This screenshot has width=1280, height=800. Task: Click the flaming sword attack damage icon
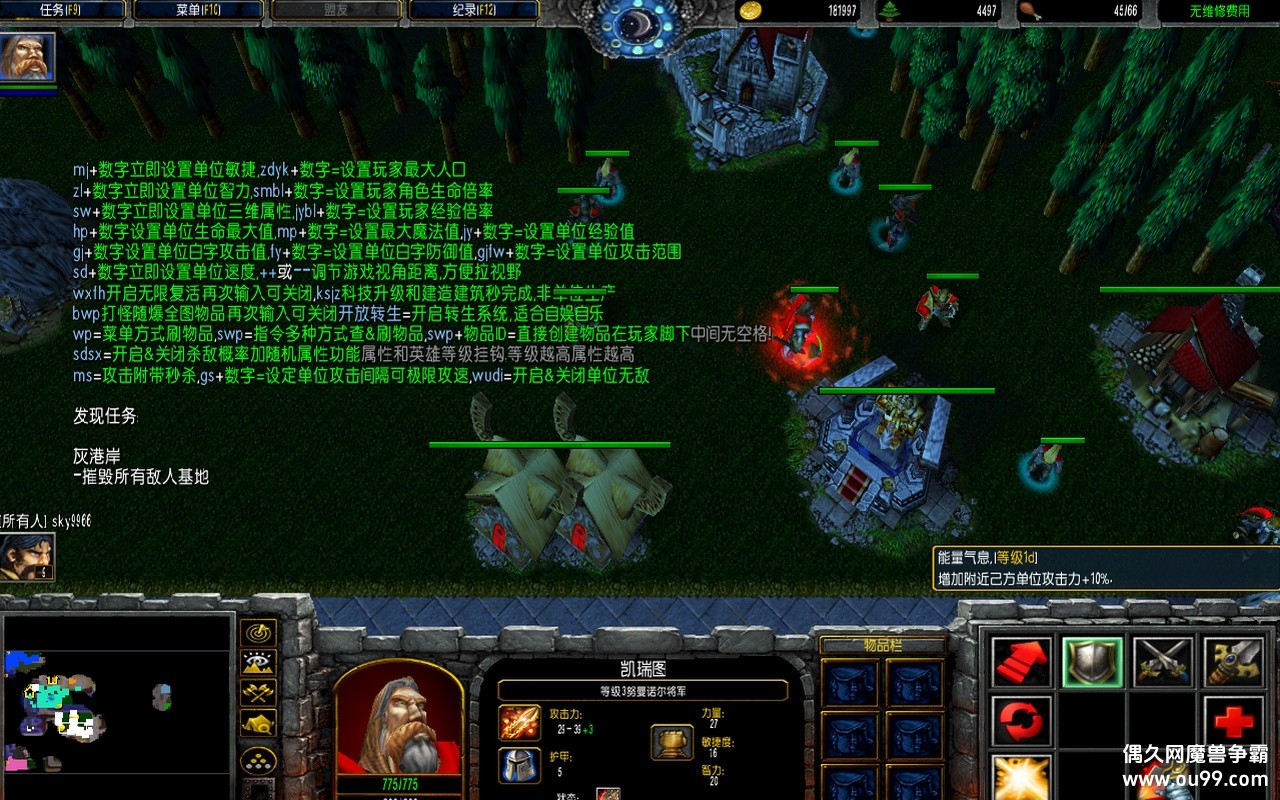519,722
